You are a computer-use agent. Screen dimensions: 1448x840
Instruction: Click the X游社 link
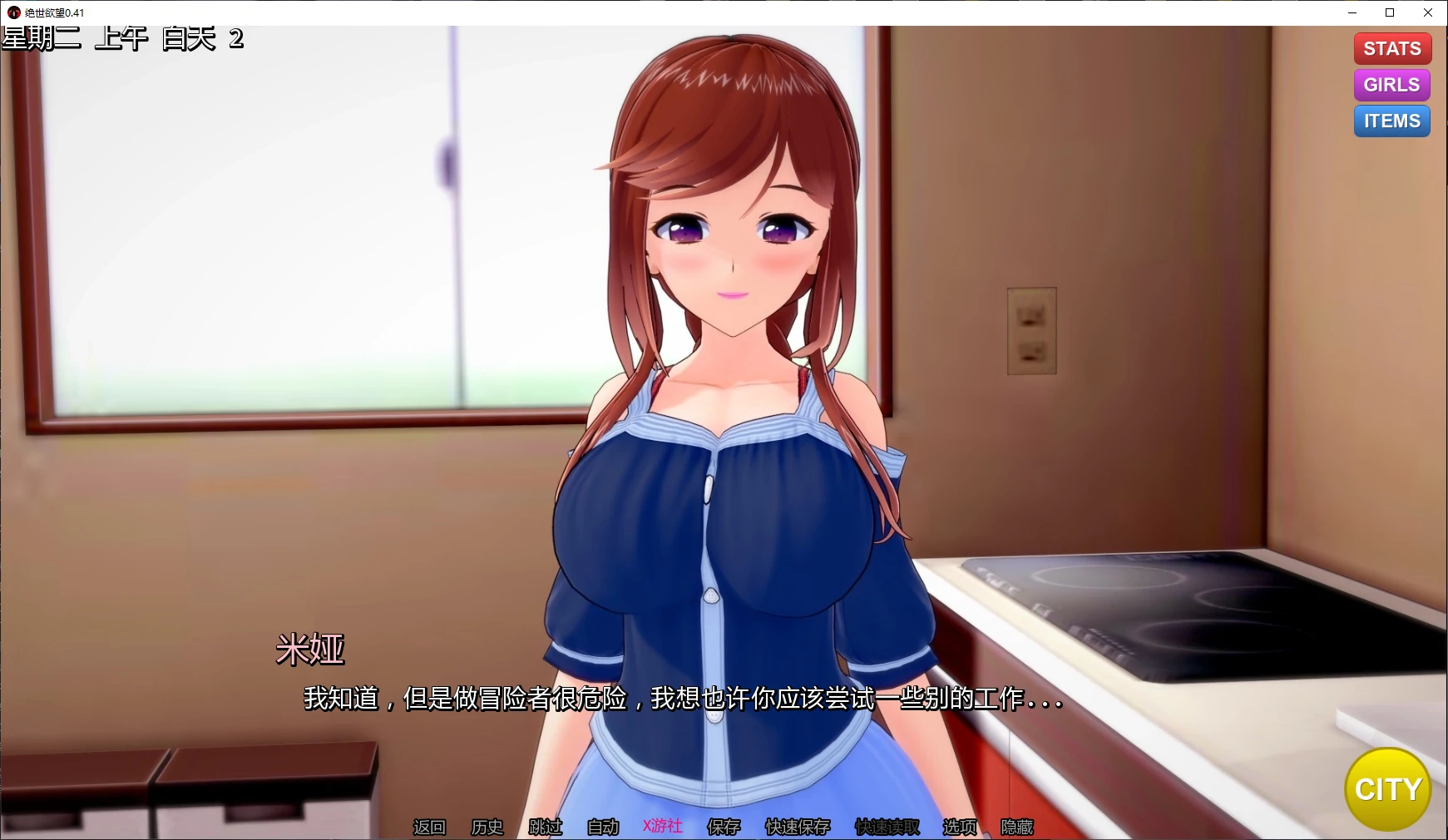[x=661, y=828]
